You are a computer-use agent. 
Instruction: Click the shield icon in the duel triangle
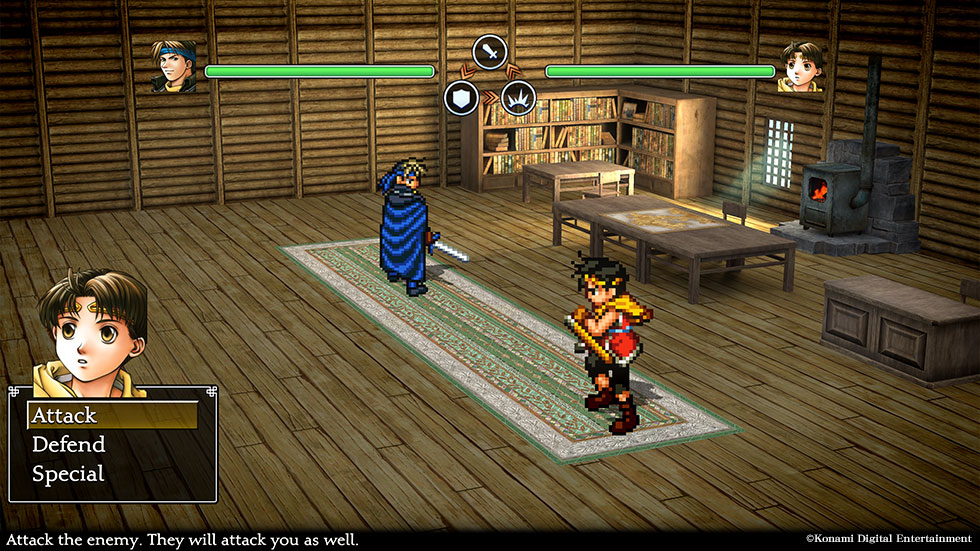[462, 98]
